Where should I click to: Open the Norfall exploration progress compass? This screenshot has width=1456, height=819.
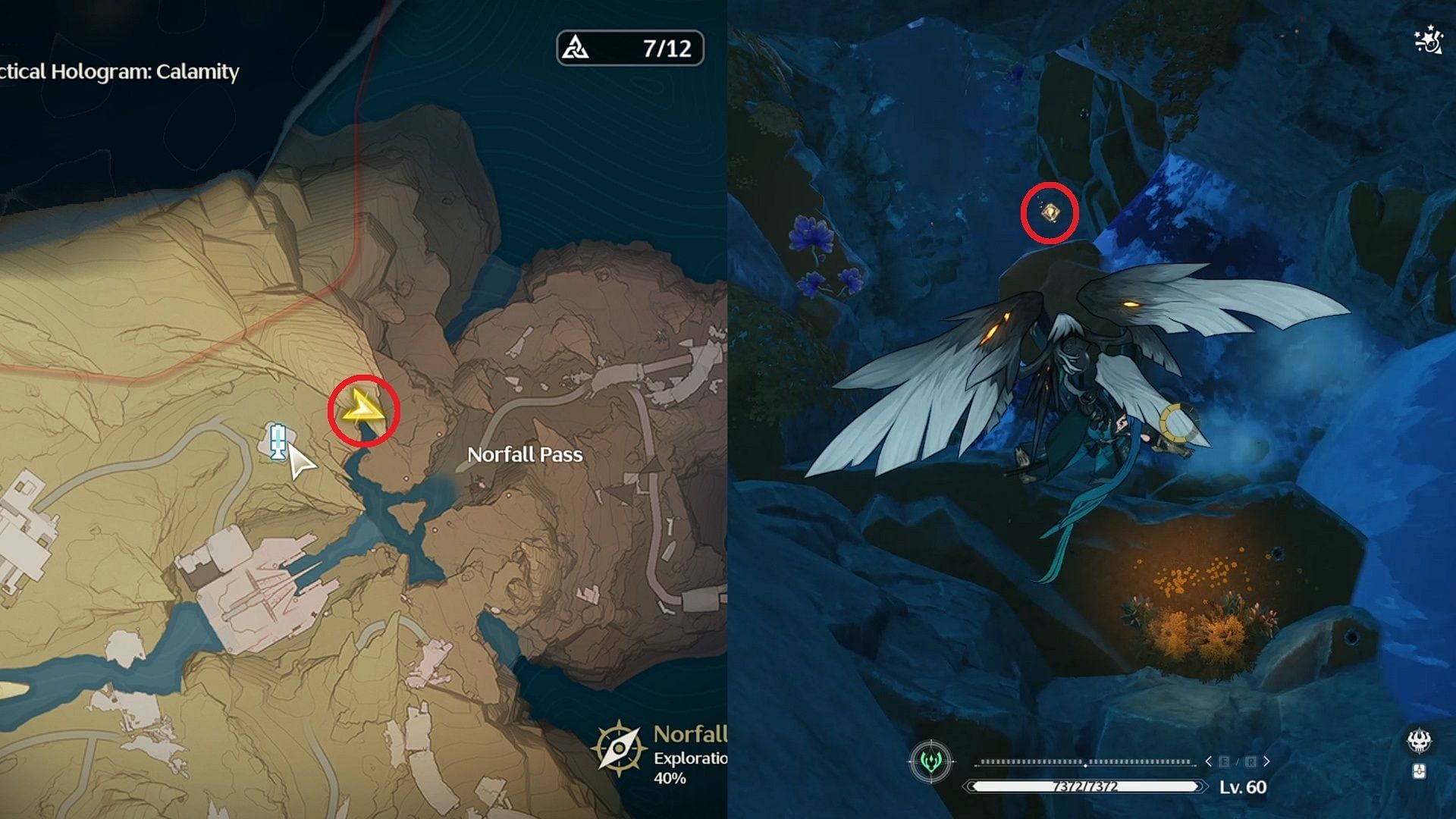[620, 748]
